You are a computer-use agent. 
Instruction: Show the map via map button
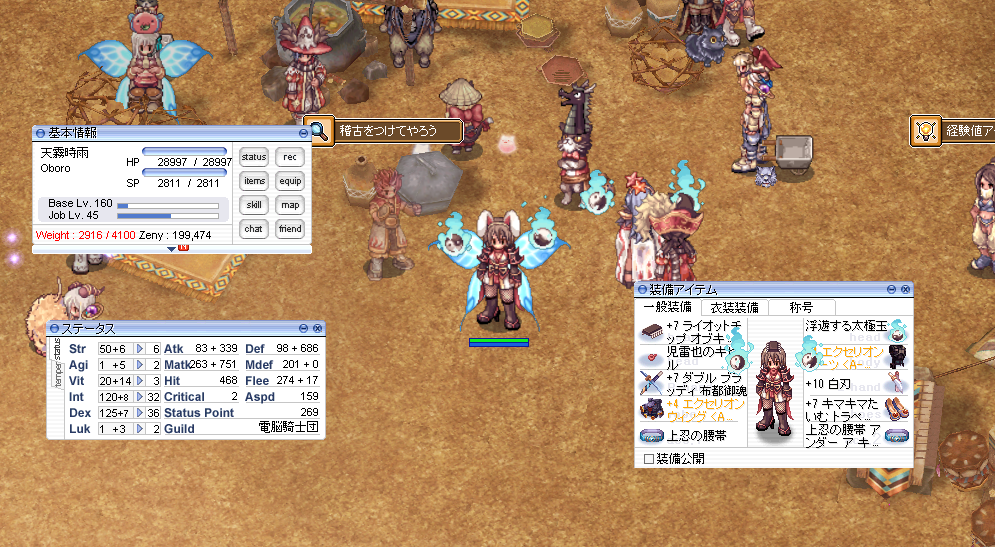pyautogui.click(x=290, y=205)
